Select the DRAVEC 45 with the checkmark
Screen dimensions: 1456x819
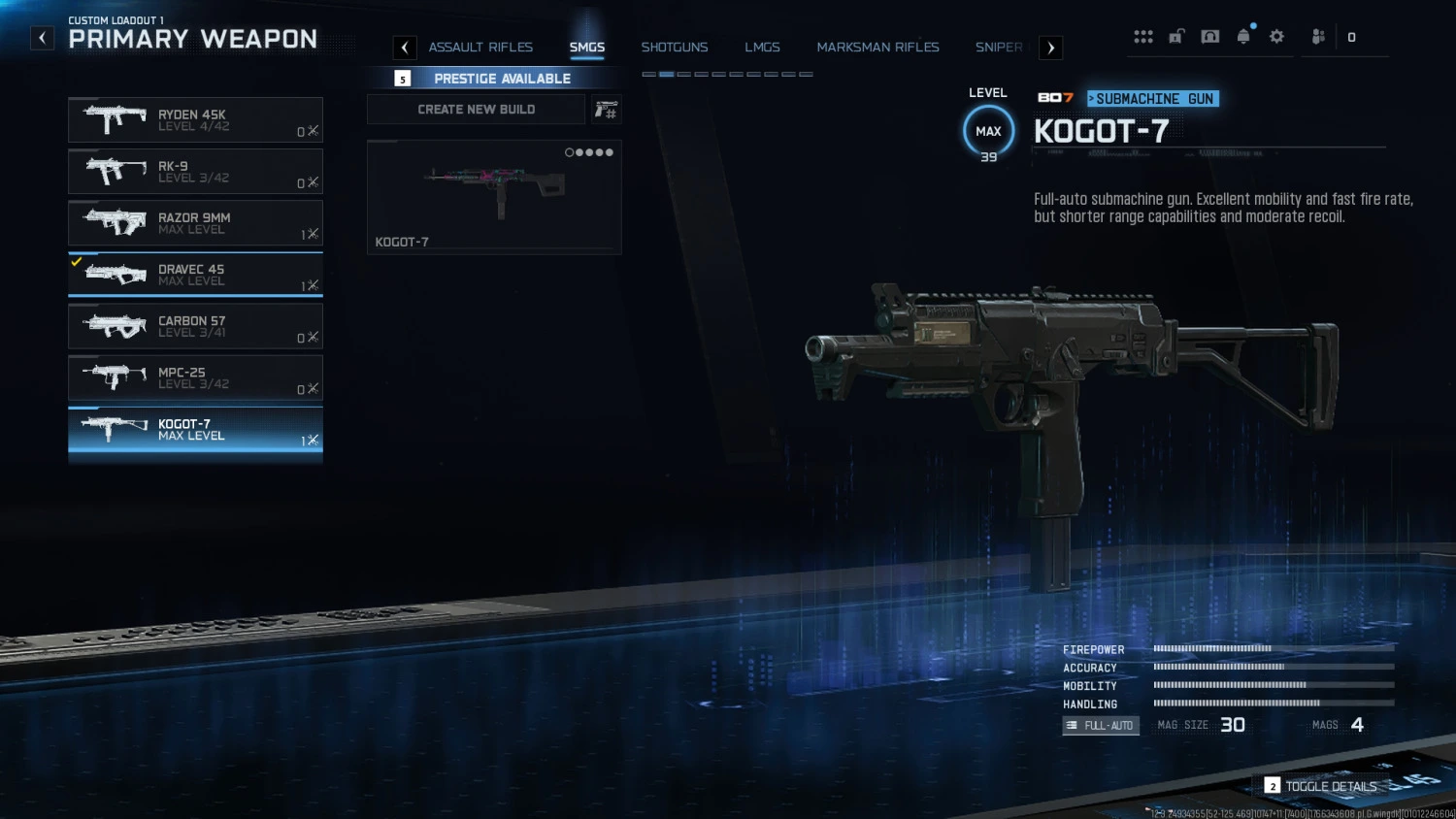(x=194, y=275)
